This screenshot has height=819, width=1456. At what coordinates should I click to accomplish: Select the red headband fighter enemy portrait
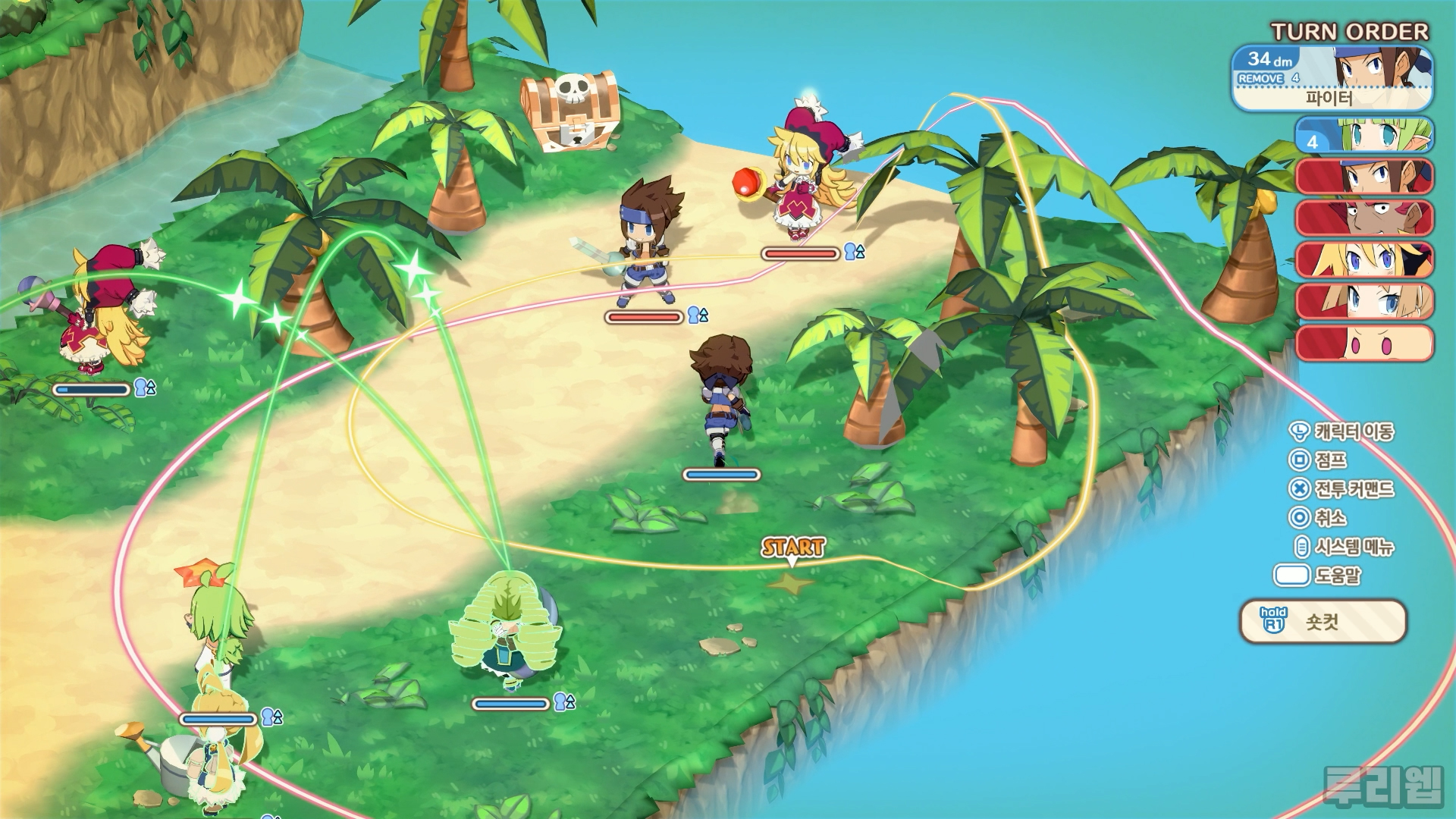(x=1364, y=177)
